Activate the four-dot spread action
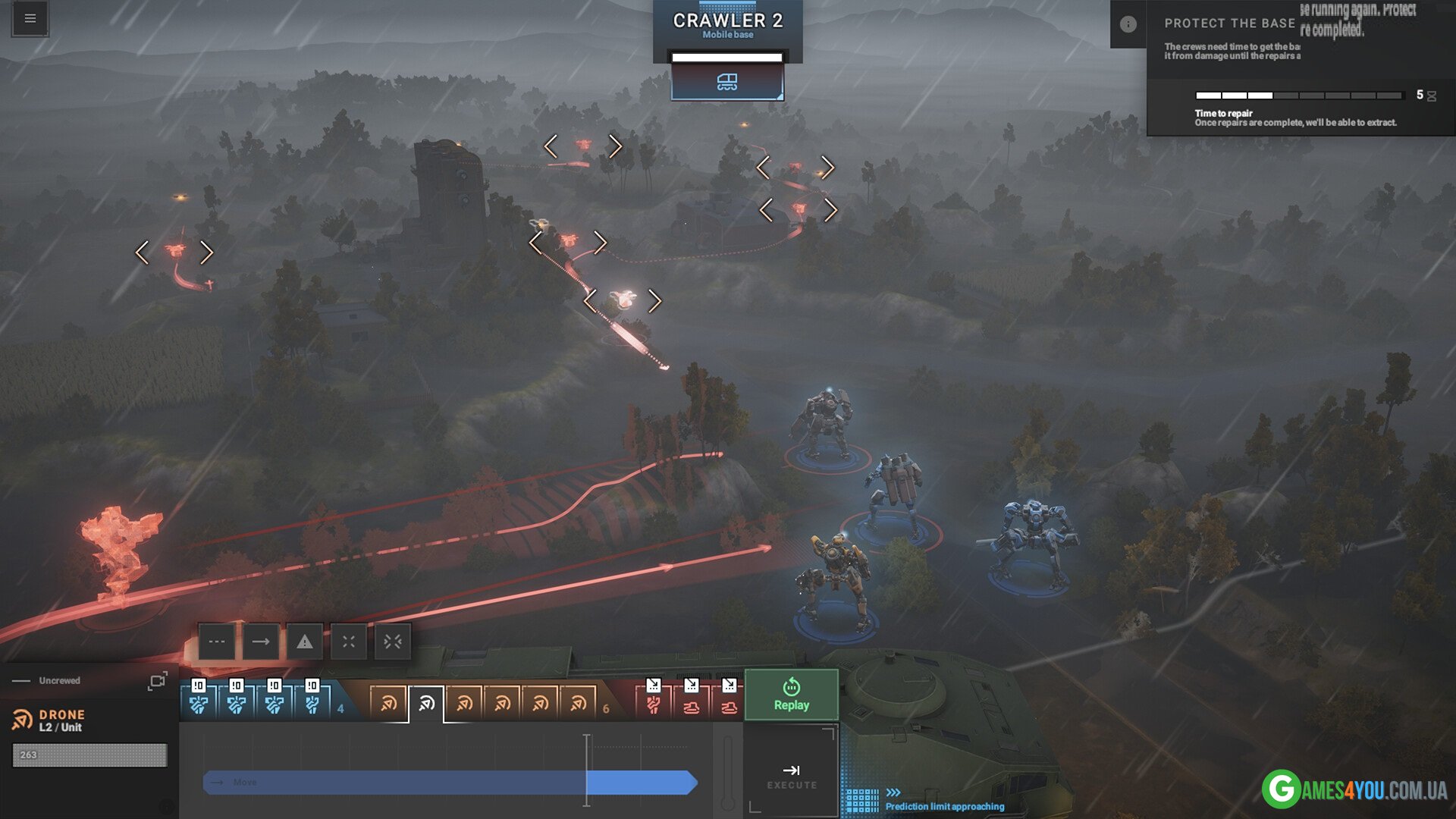1456x819 pixels. (x=349, y=642)
